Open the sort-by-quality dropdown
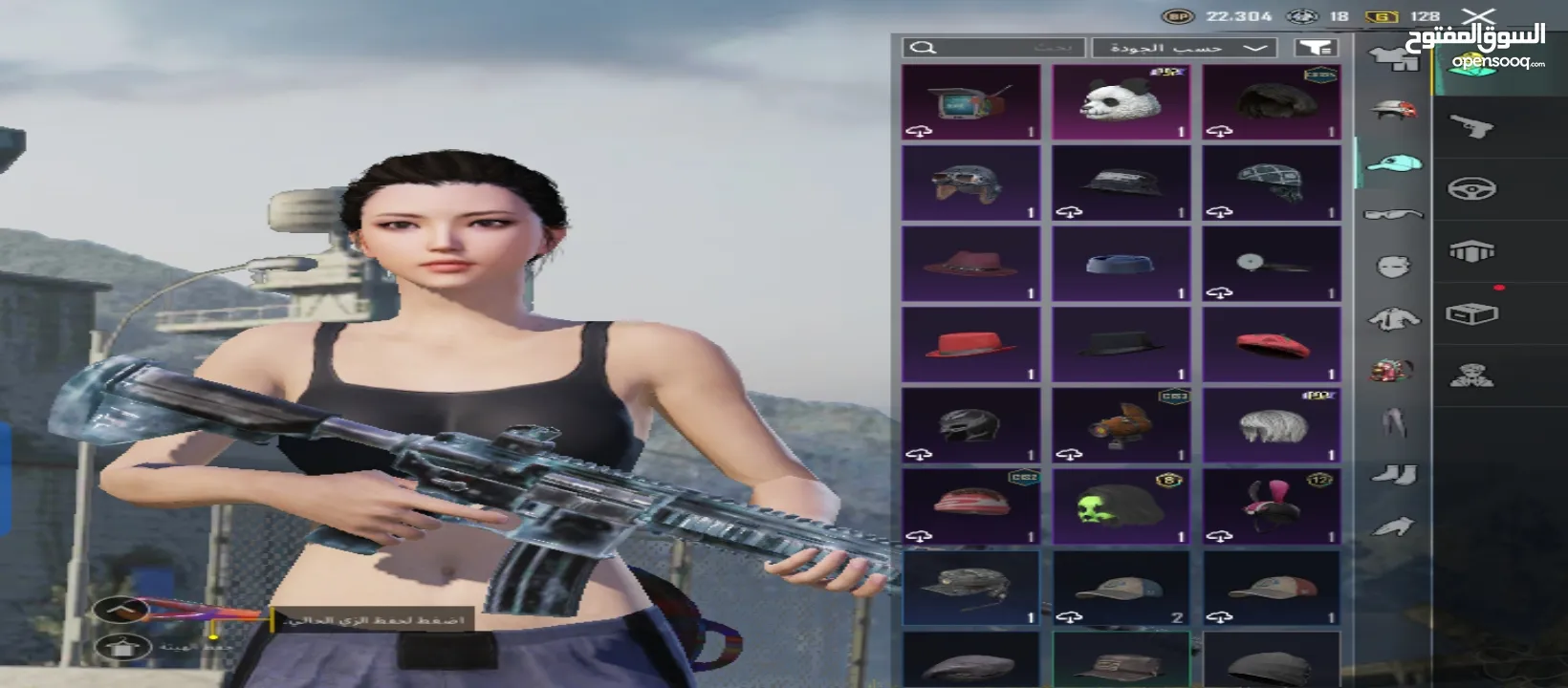Screen dimensions: 1568x688 [1184, 48]
